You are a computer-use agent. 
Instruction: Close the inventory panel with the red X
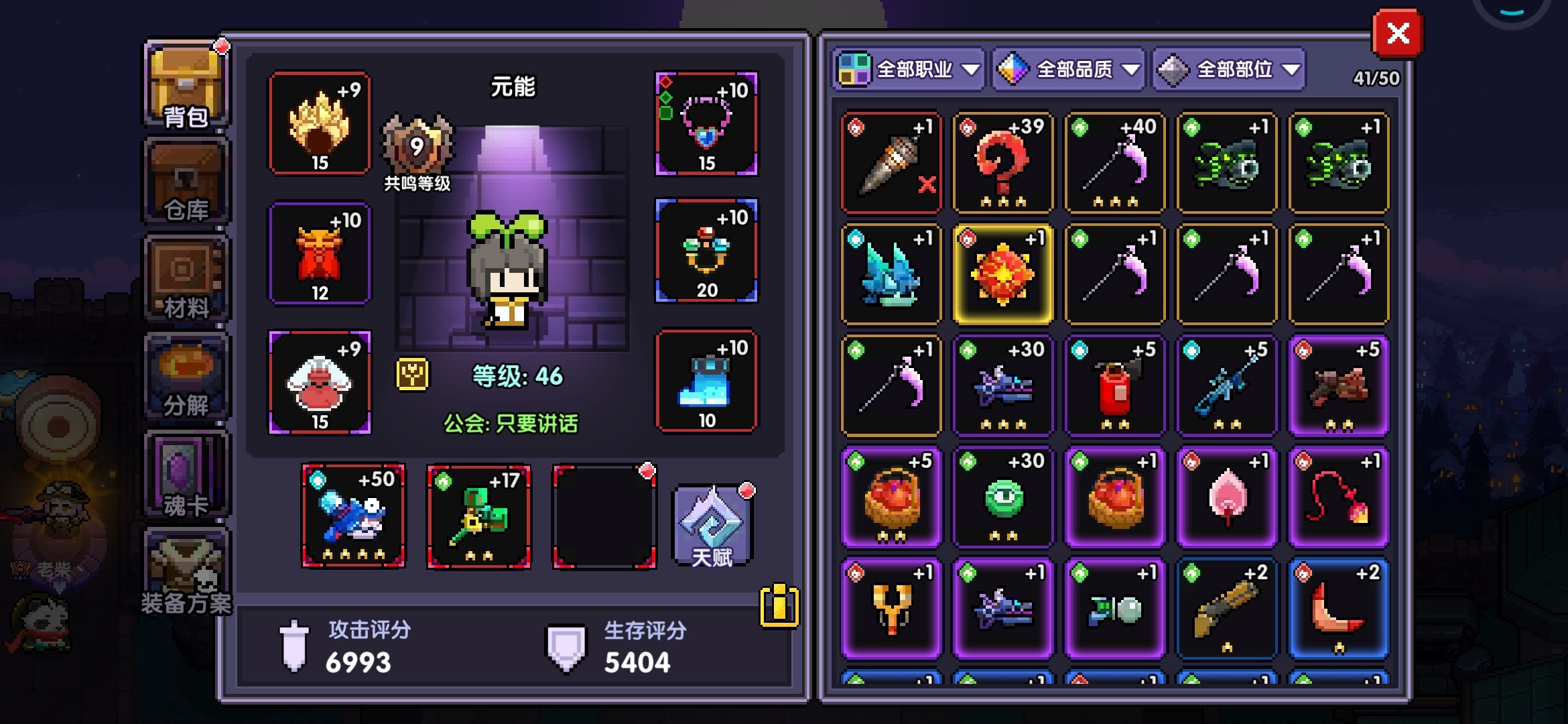(x=1397, y=34)
